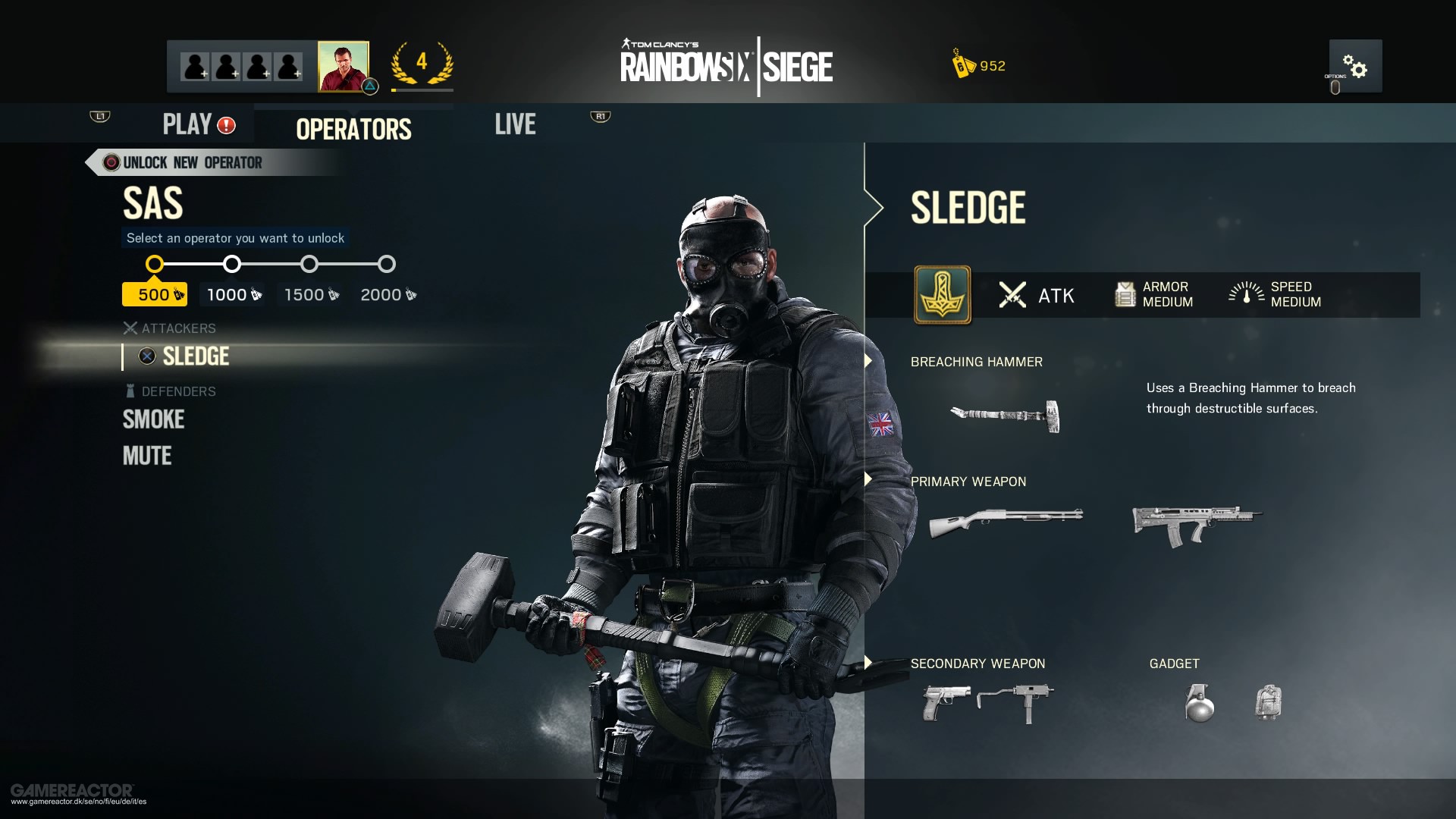Click the ATK crossed-swords icon
The image size is (1456, 819).
point(1012,296)
